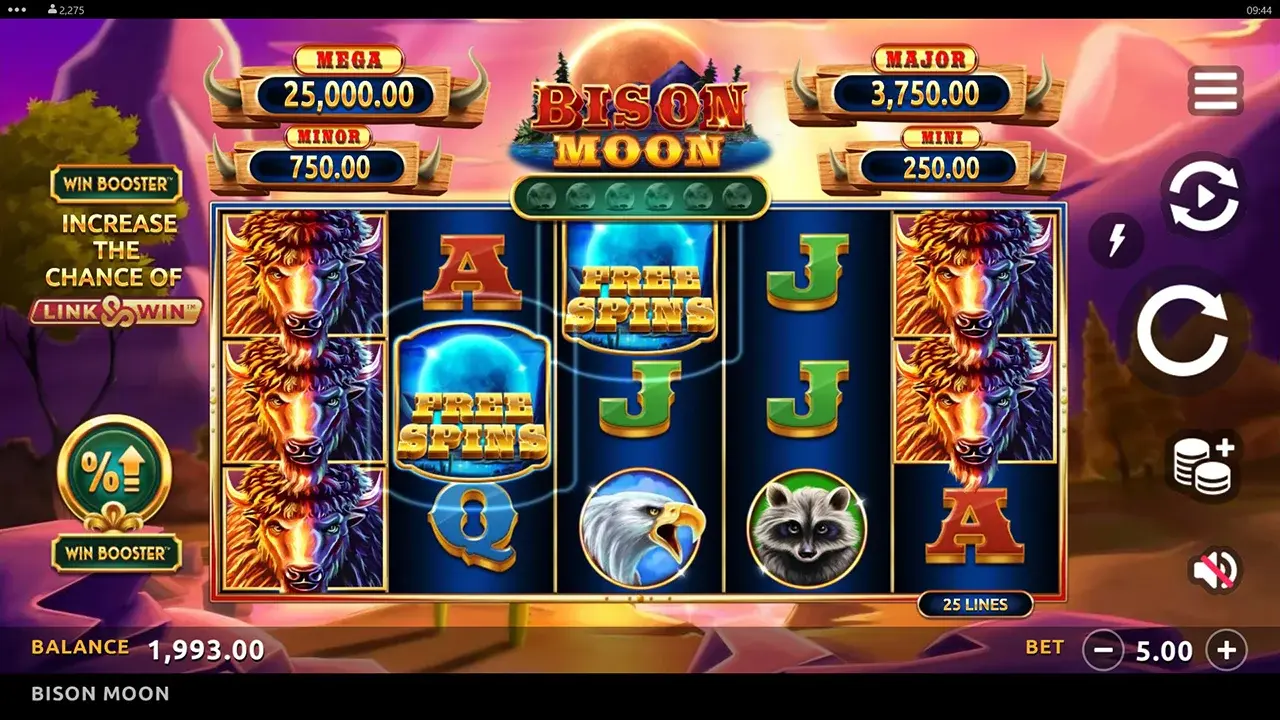Viewport: 1280px width, 720px height.
Task: Increase the bet using the plus control
Action: (x=1228, y=651)
